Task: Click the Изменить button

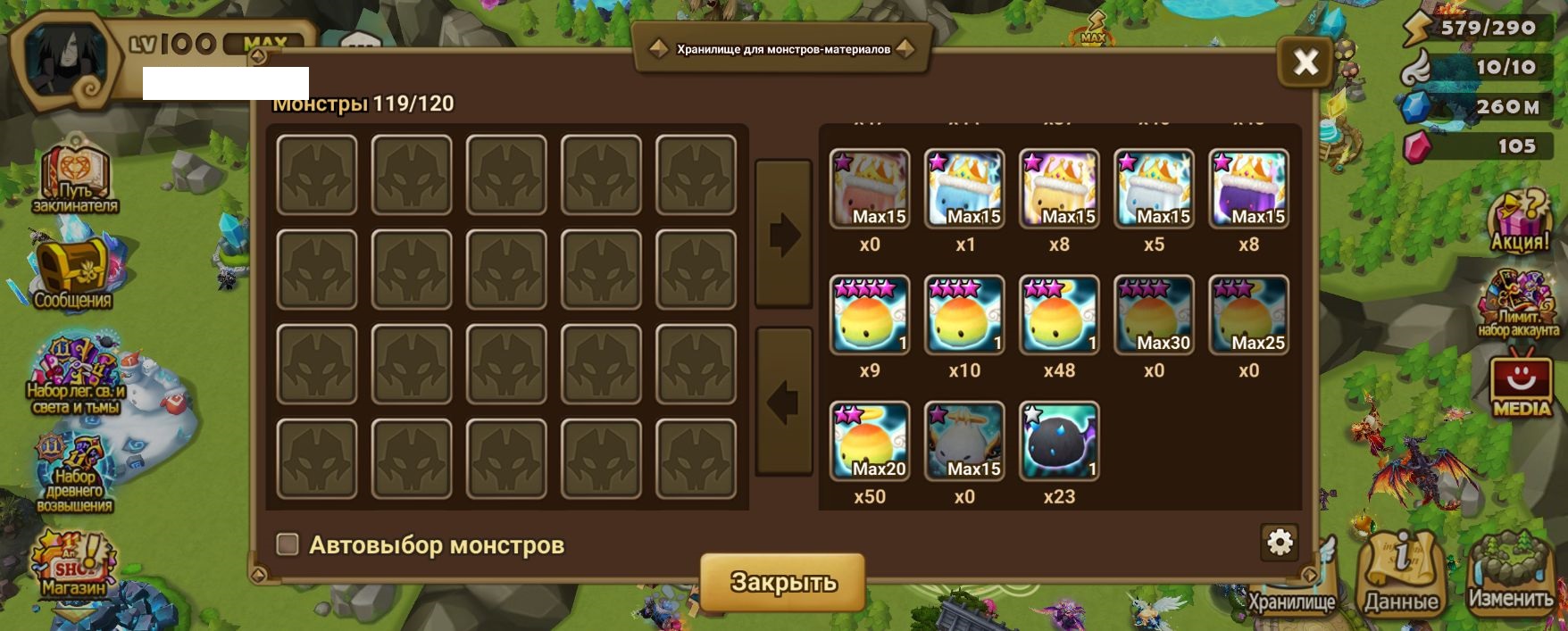Action: 1511,576
